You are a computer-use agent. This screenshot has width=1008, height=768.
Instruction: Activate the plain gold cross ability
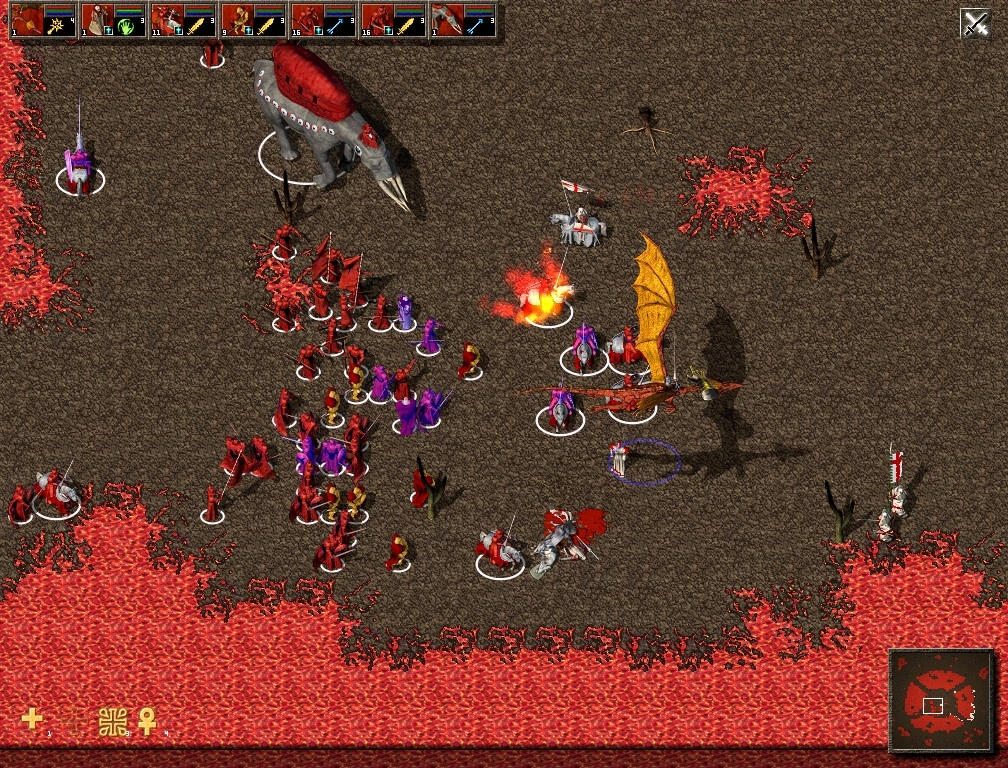pyautogui.click(x=32, y=719)
